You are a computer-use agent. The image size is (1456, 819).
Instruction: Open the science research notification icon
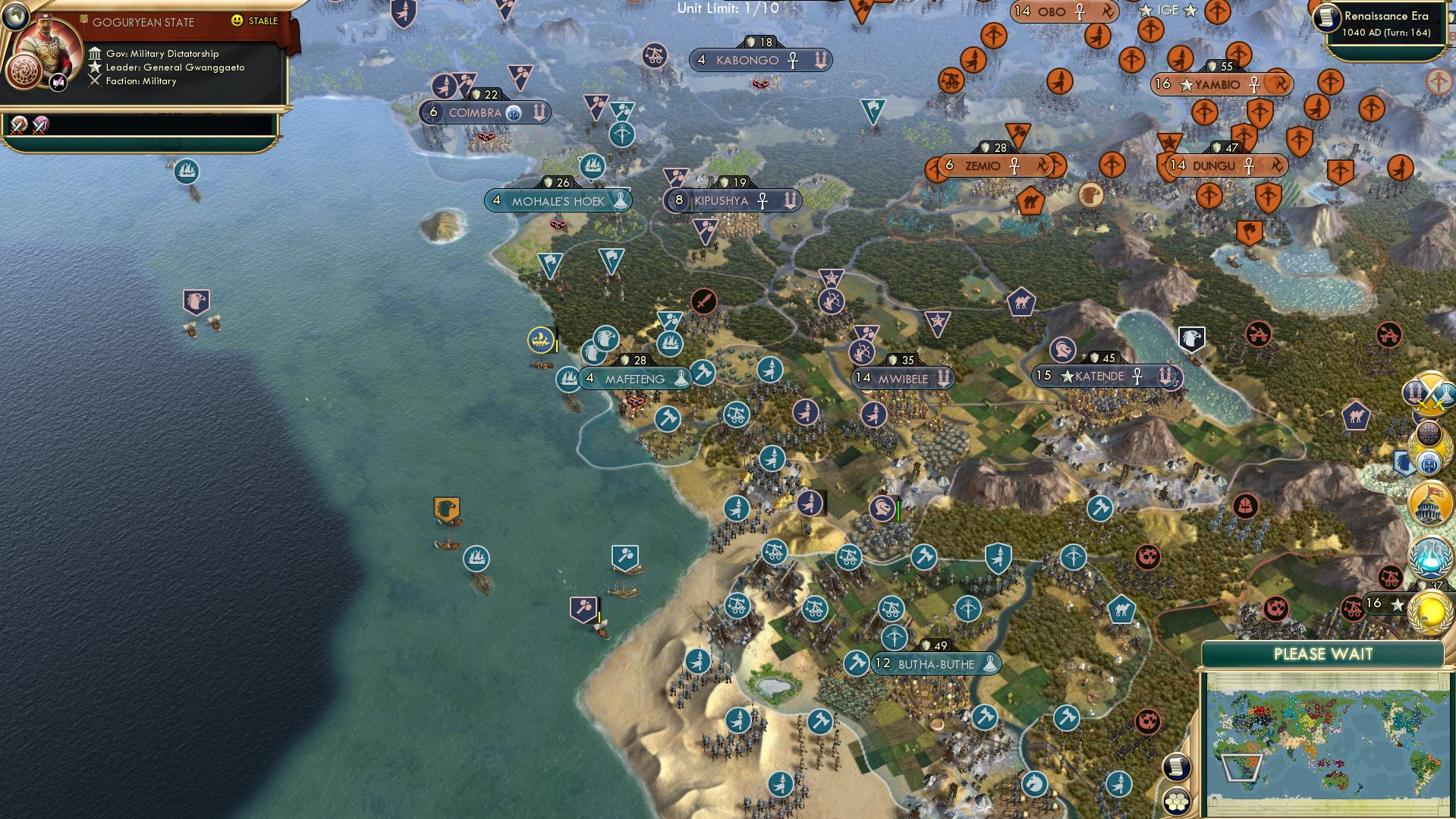(1429, 557)
